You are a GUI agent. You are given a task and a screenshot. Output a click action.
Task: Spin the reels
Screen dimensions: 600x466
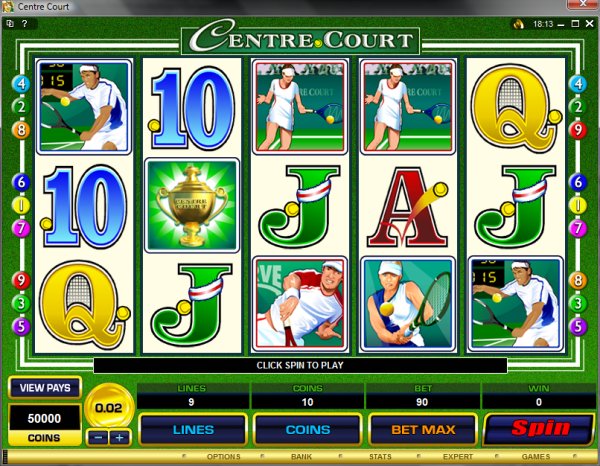[540, 429]
